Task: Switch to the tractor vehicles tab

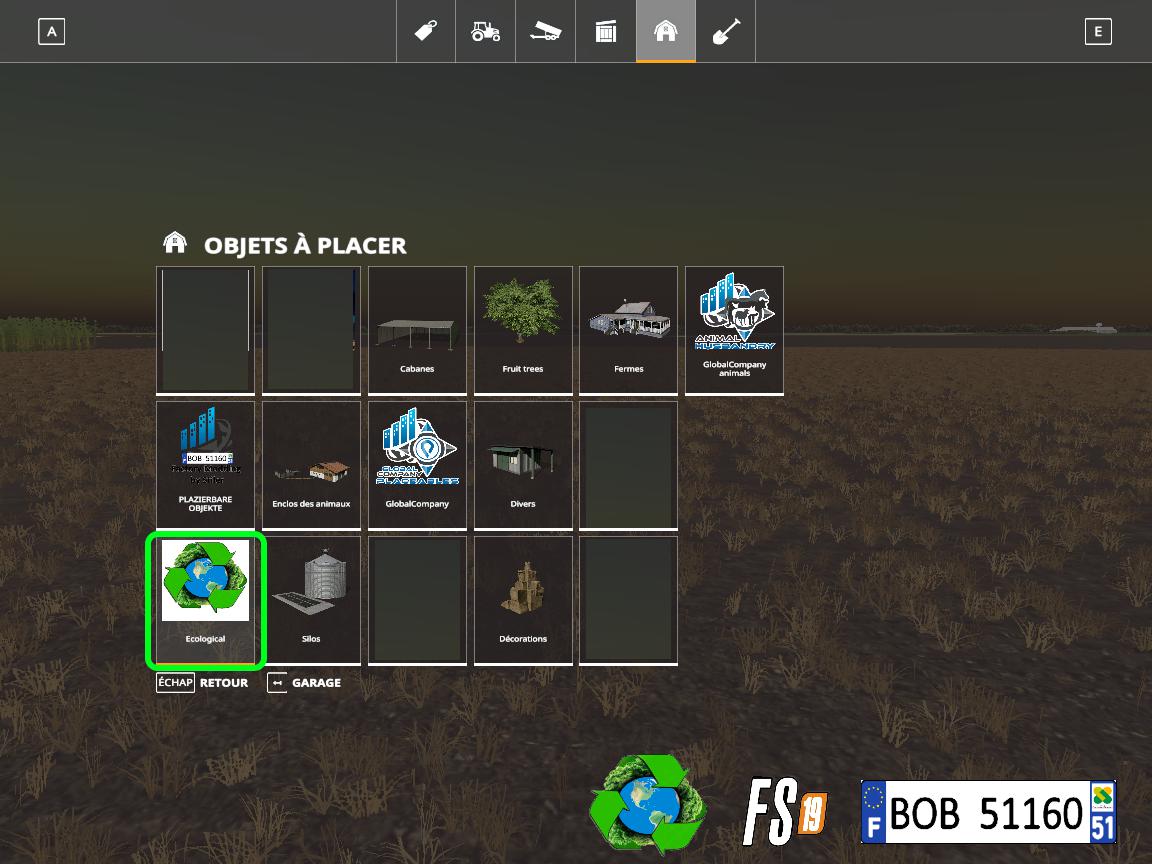Action: [486, 32]
